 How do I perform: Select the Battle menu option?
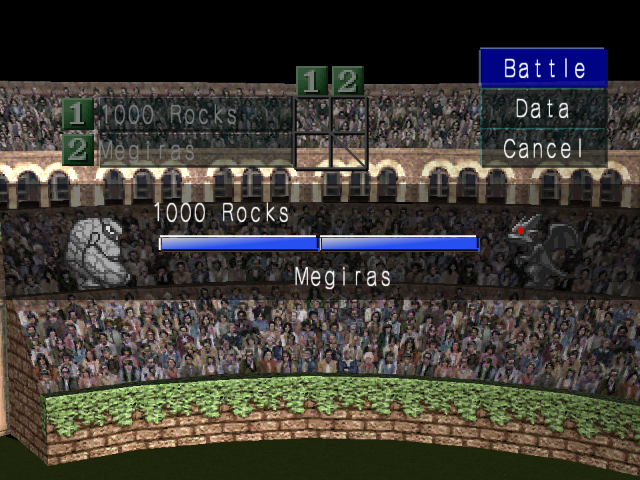(544, 68)
